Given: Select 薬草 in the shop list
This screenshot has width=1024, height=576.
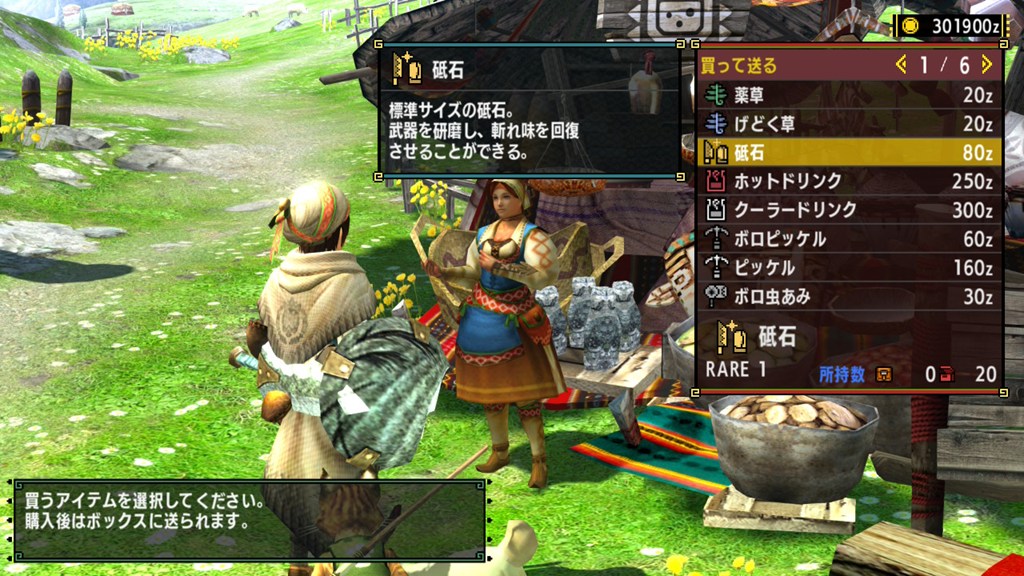Looking at the screenshot, I should point(850,95).
